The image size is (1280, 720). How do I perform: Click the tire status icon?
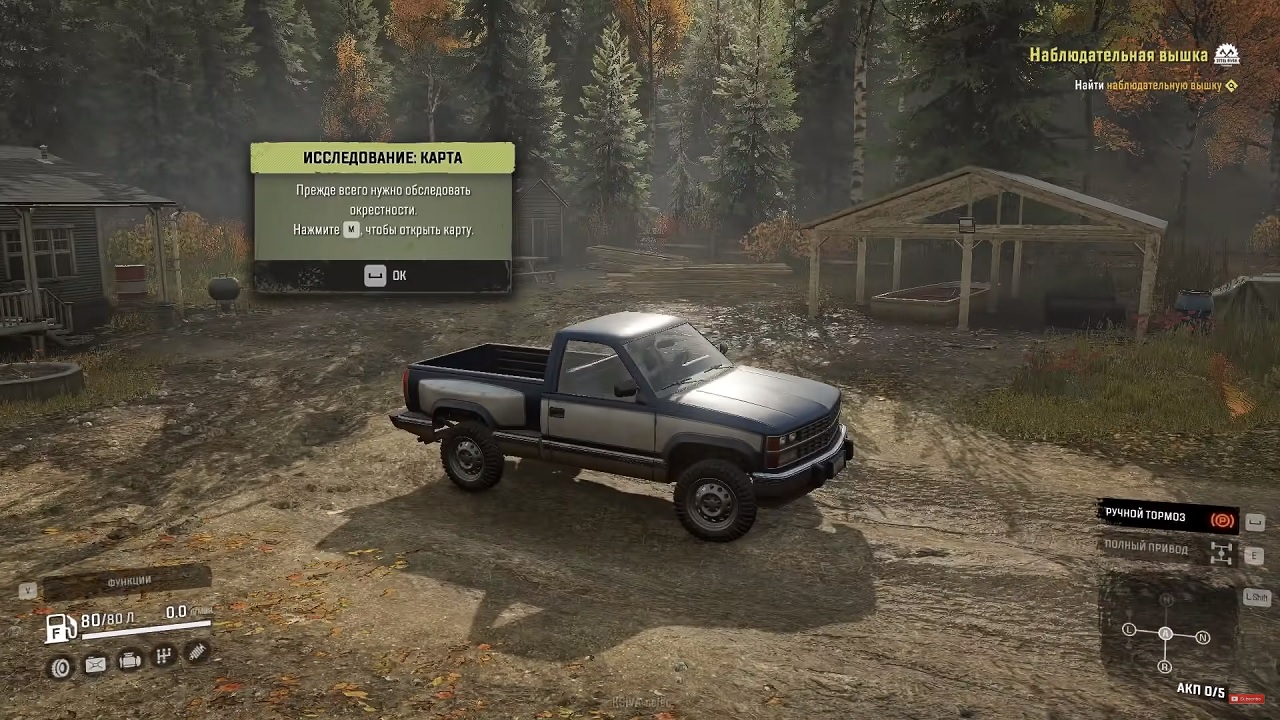pyautogui.click(x=62, y=667)
